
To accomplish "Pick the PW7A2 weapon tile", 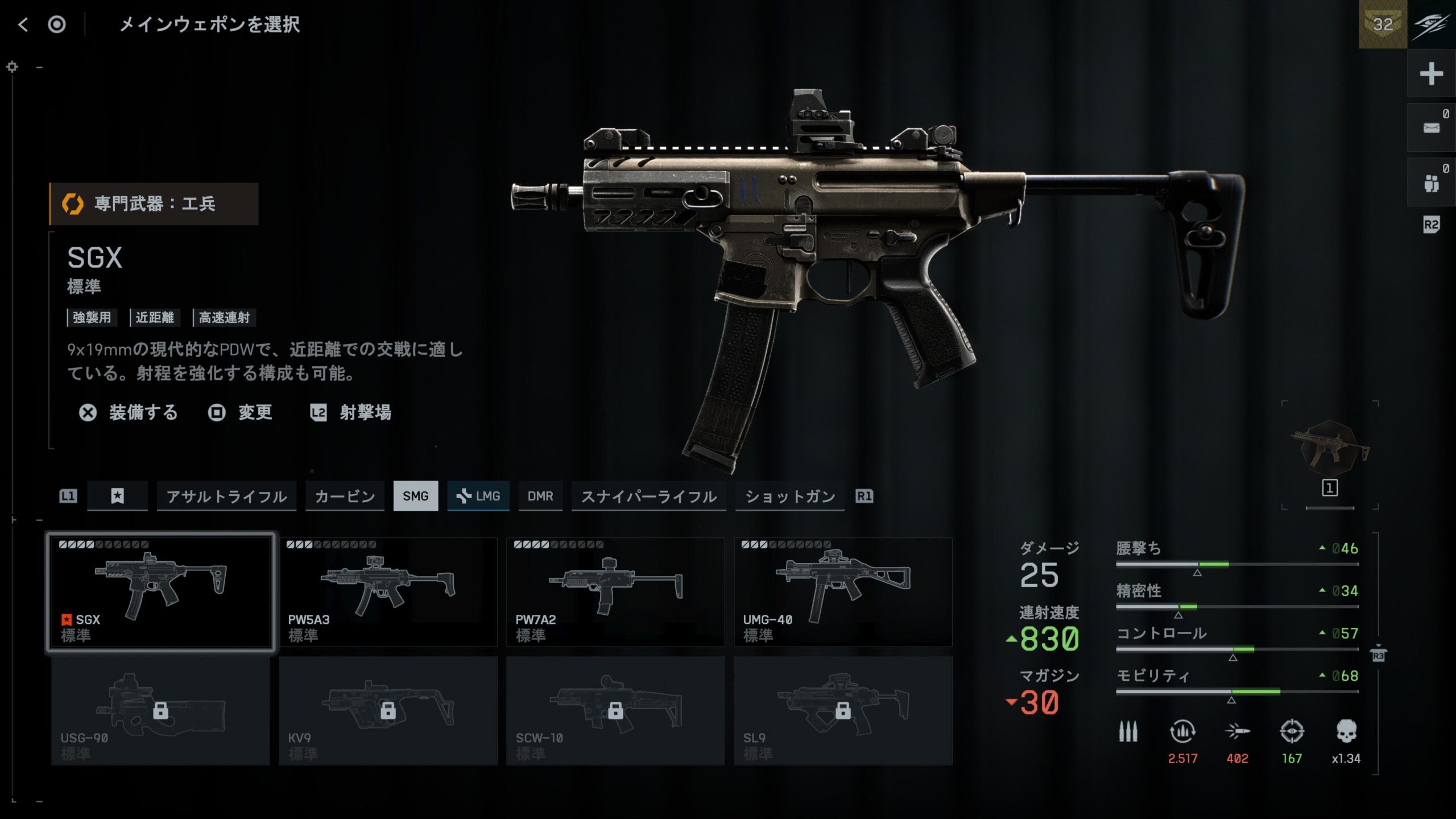I will point(615,591).
